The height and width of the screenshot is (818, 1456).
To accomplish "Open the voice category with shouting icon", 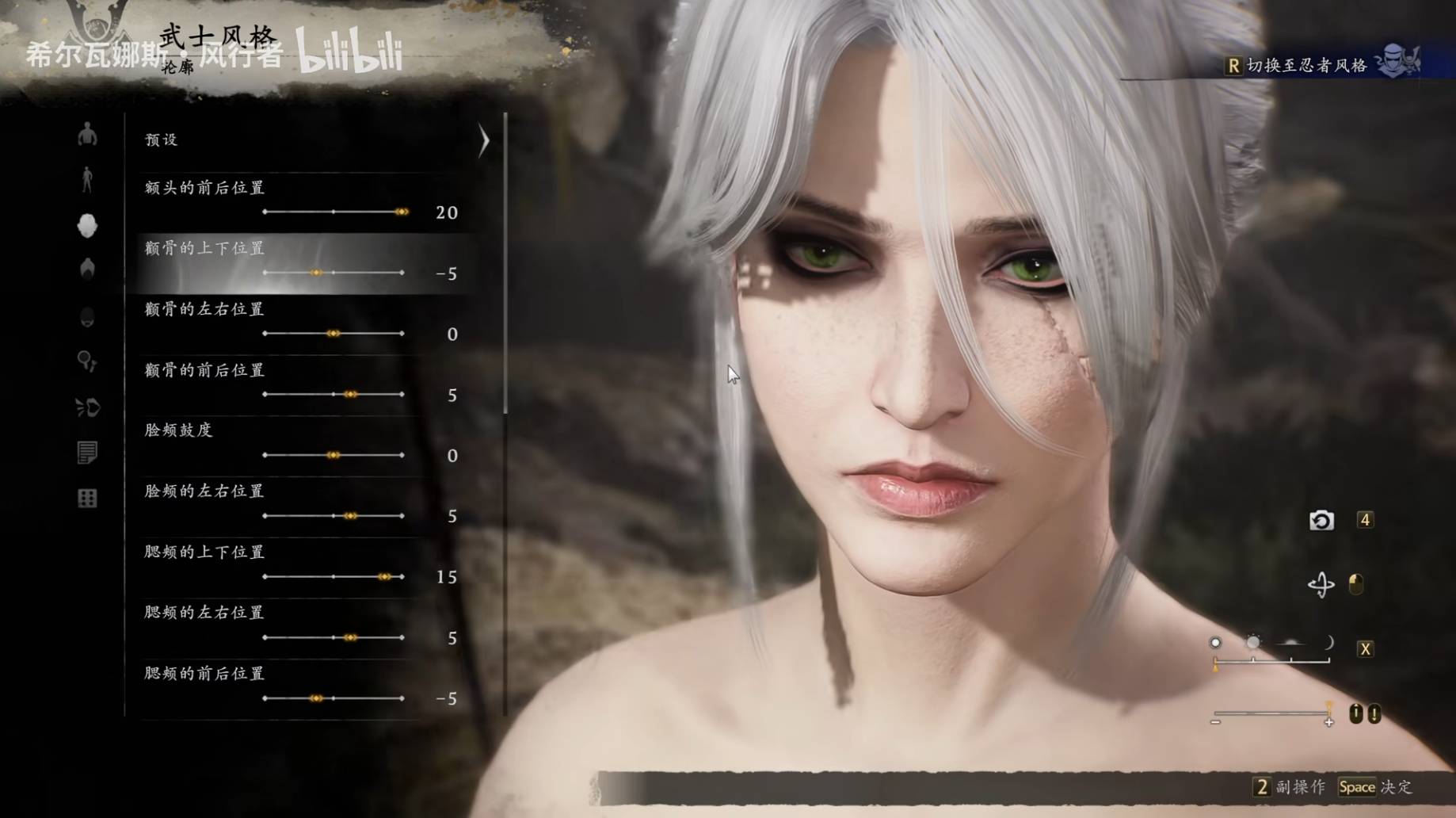I will (87, 407).
